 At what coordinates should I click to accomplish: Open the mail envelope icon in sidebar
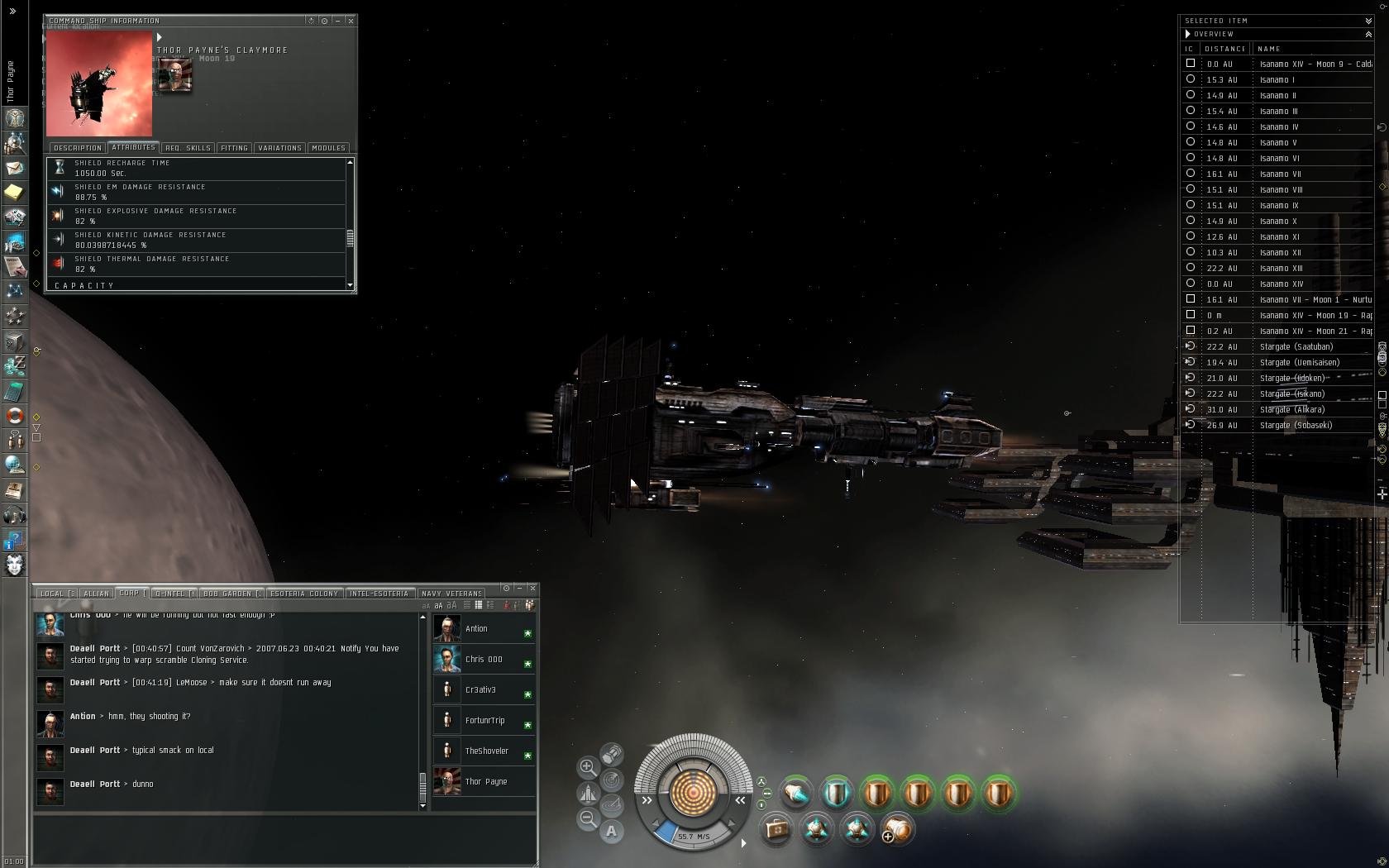click(15, 168)
